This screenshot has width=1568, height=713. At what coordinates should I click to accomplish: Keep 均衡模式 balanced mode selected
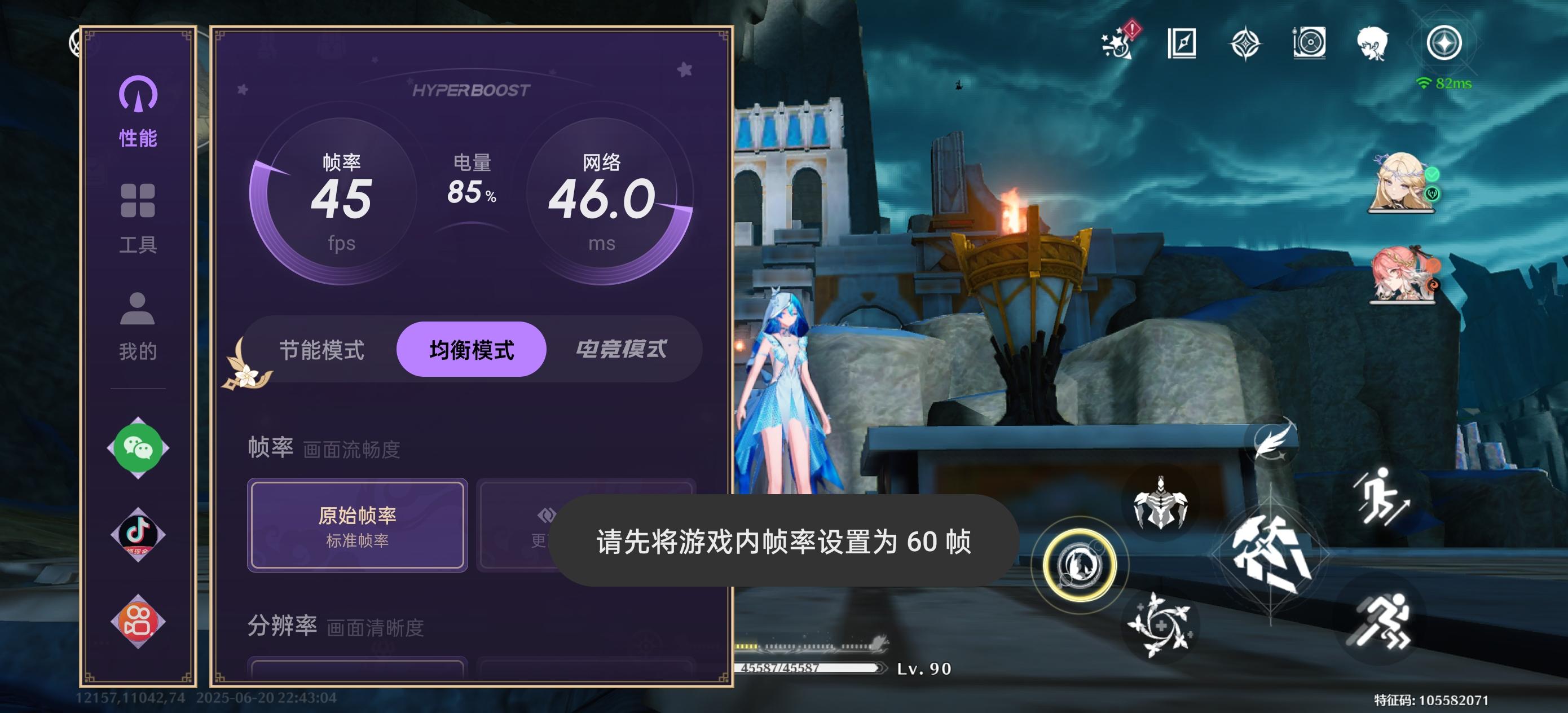(471, 350)
